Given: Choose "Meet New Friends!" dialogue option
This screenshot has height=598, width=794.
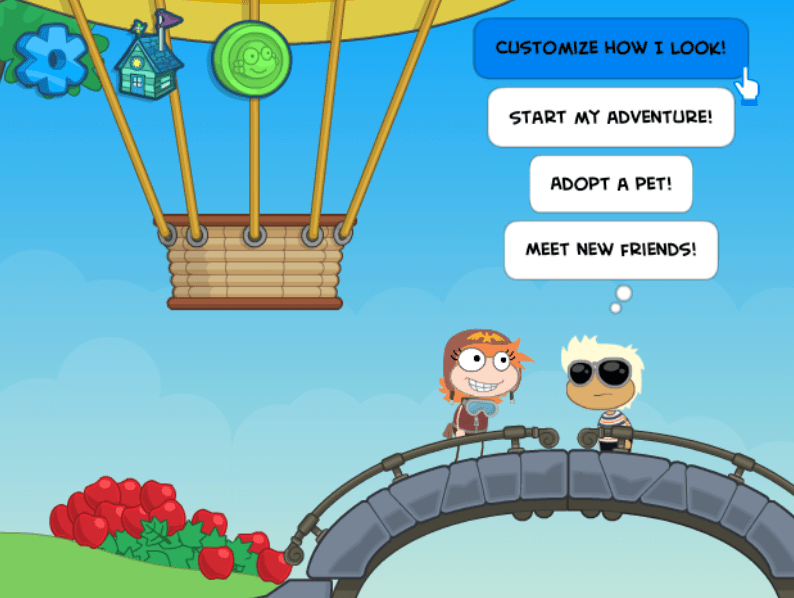Looking at the screenshot, I should click(610, 250).
